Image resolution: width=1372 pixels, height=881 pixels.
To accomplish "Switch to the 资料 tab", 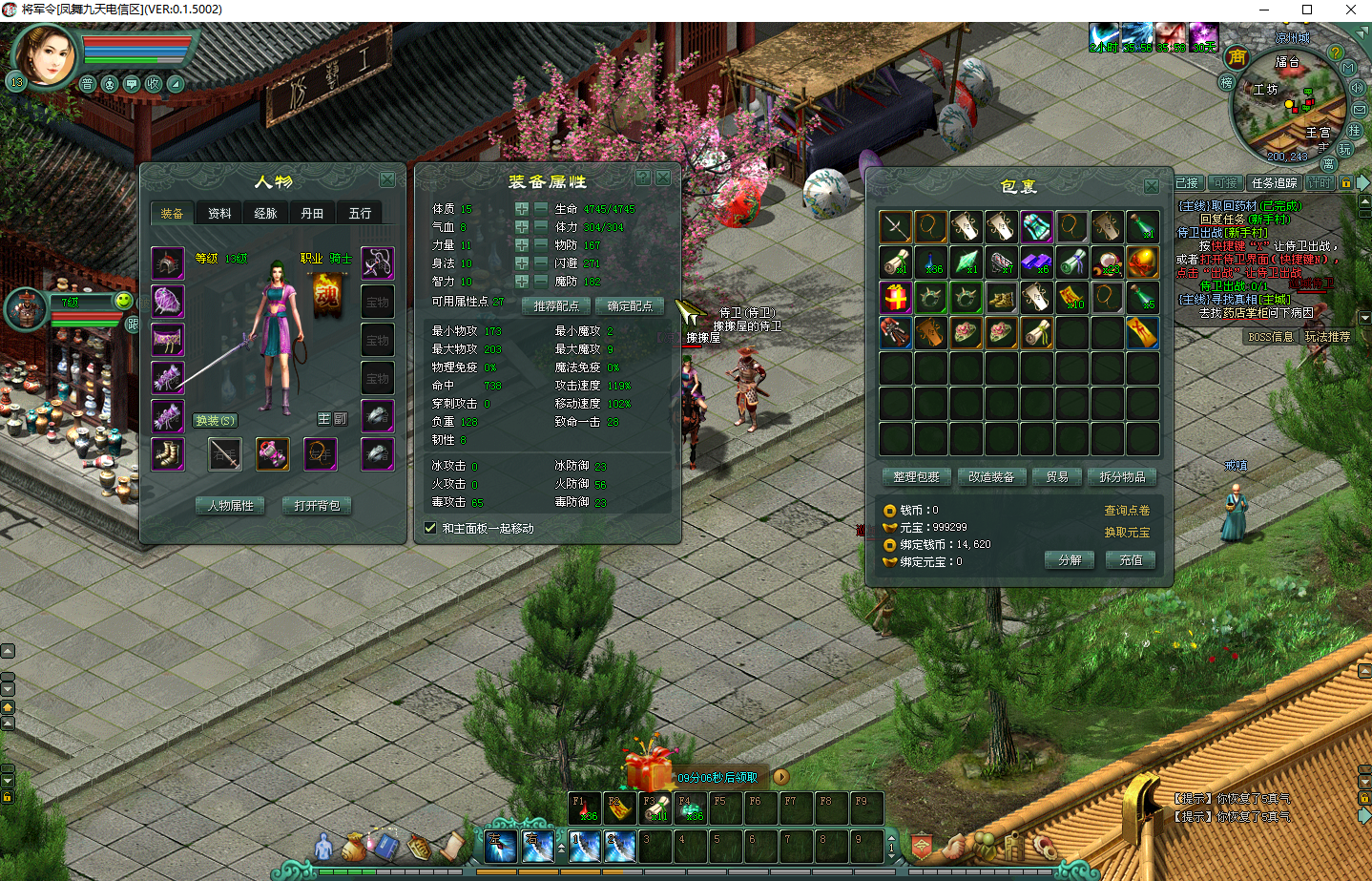I will 219,213.
